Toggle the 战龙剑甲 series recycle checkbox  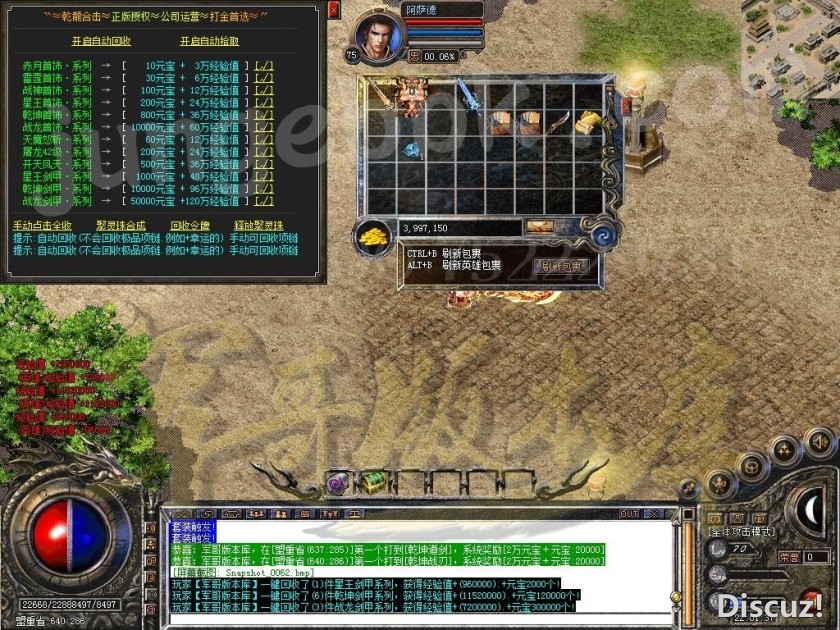264,201
